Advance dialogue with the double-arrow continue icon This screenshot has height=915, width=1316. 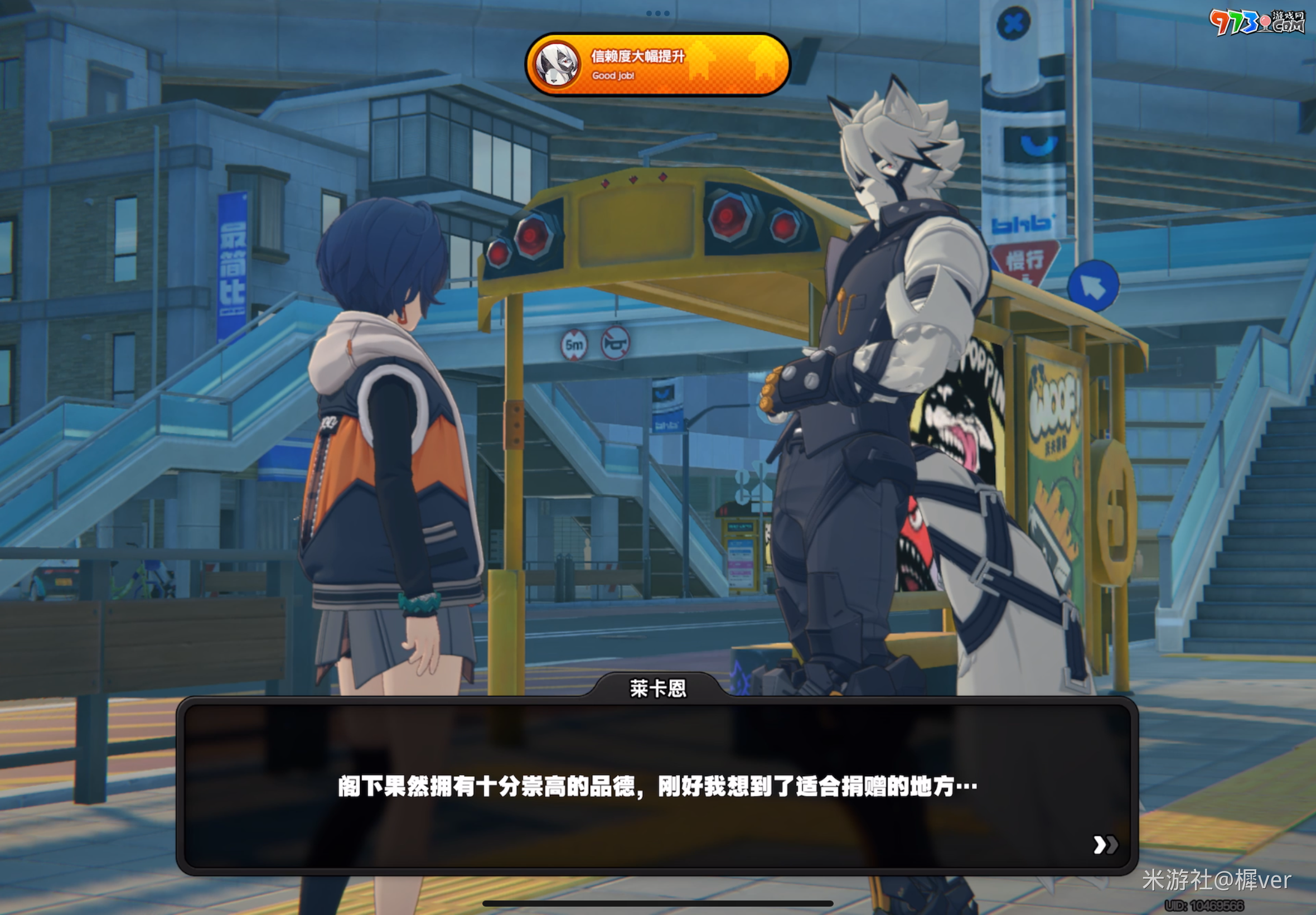tap(1105, 845)
